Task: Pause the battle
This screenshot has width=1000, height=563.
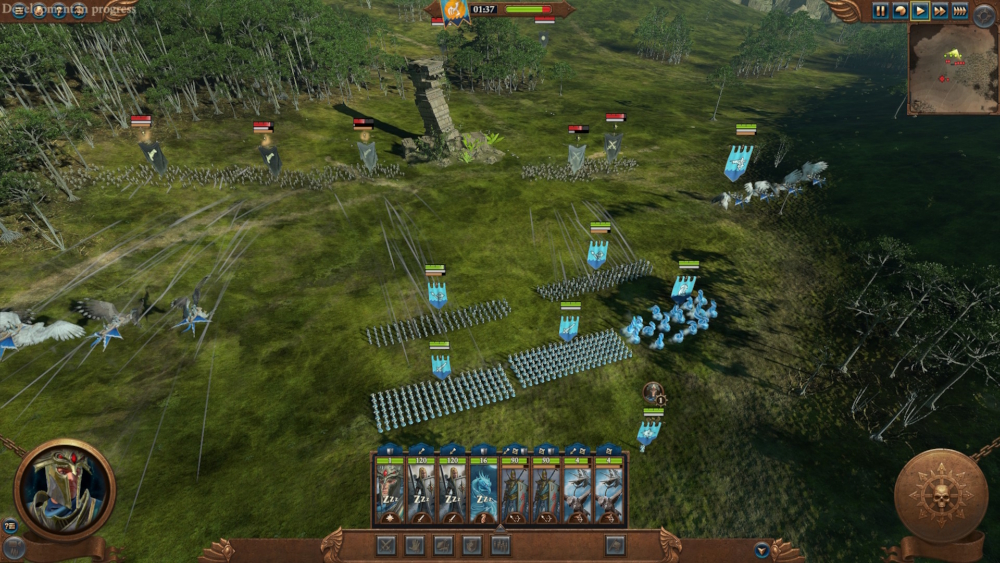Action: point(880,11)
